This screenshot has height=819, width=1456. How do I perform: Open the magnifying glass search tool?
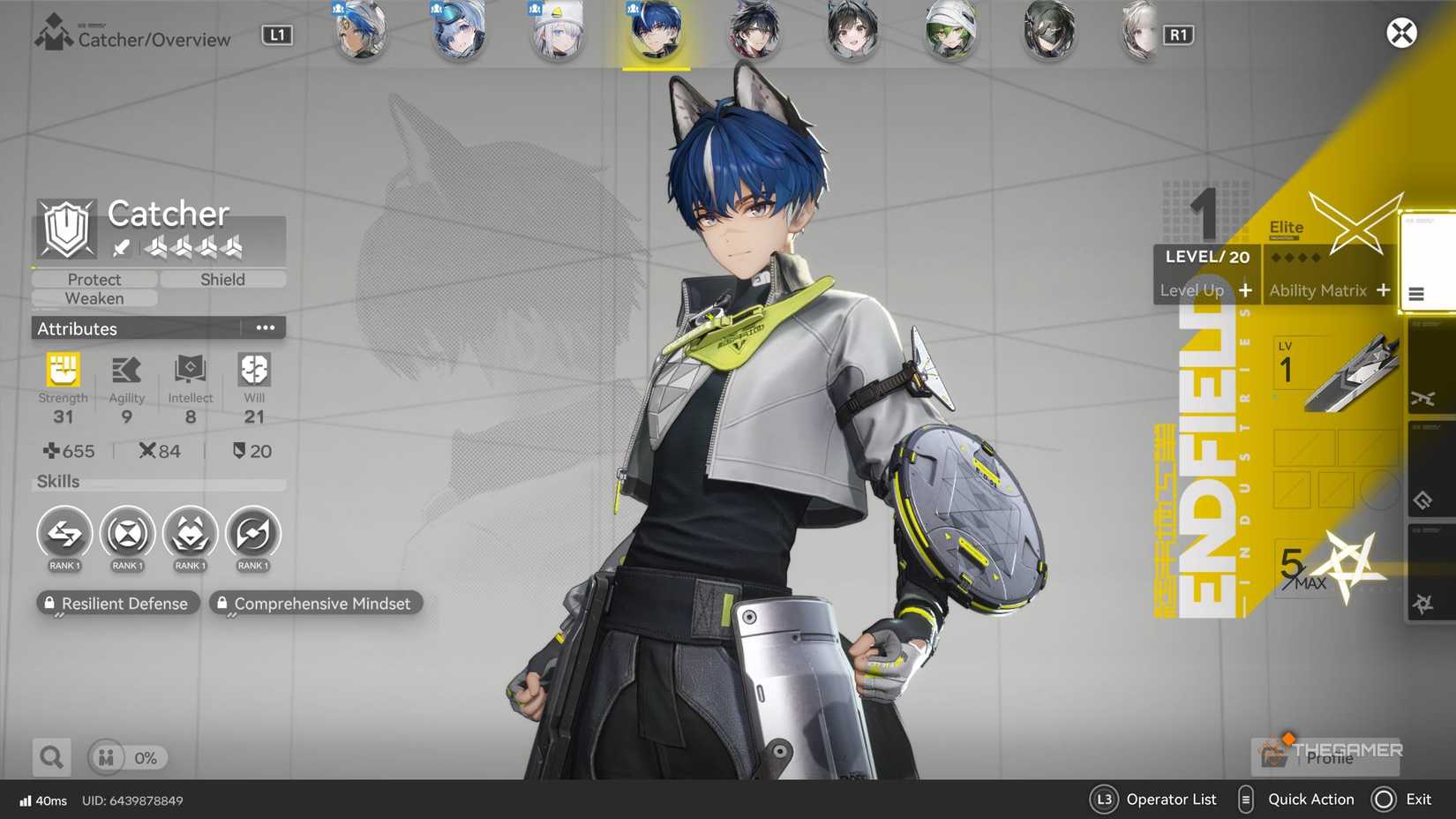click(50, 756)
